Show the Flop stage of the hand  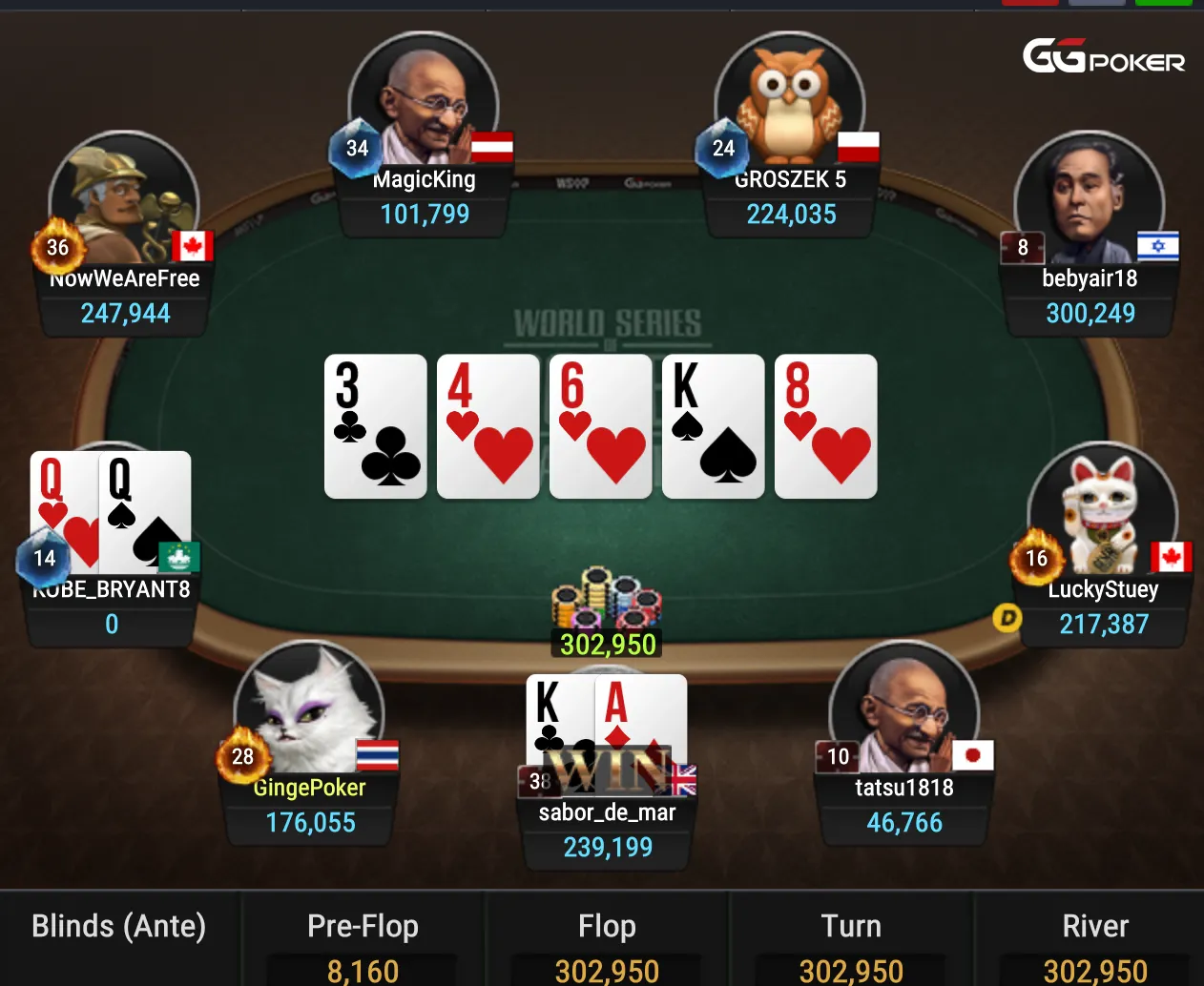(x=607, y=927)
